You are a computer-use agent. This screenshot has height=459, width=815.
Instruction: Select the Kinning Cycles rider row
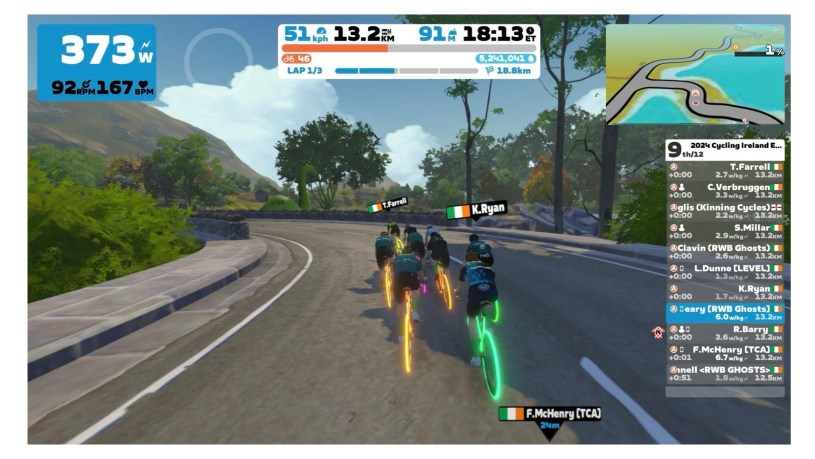coord(725,211)
